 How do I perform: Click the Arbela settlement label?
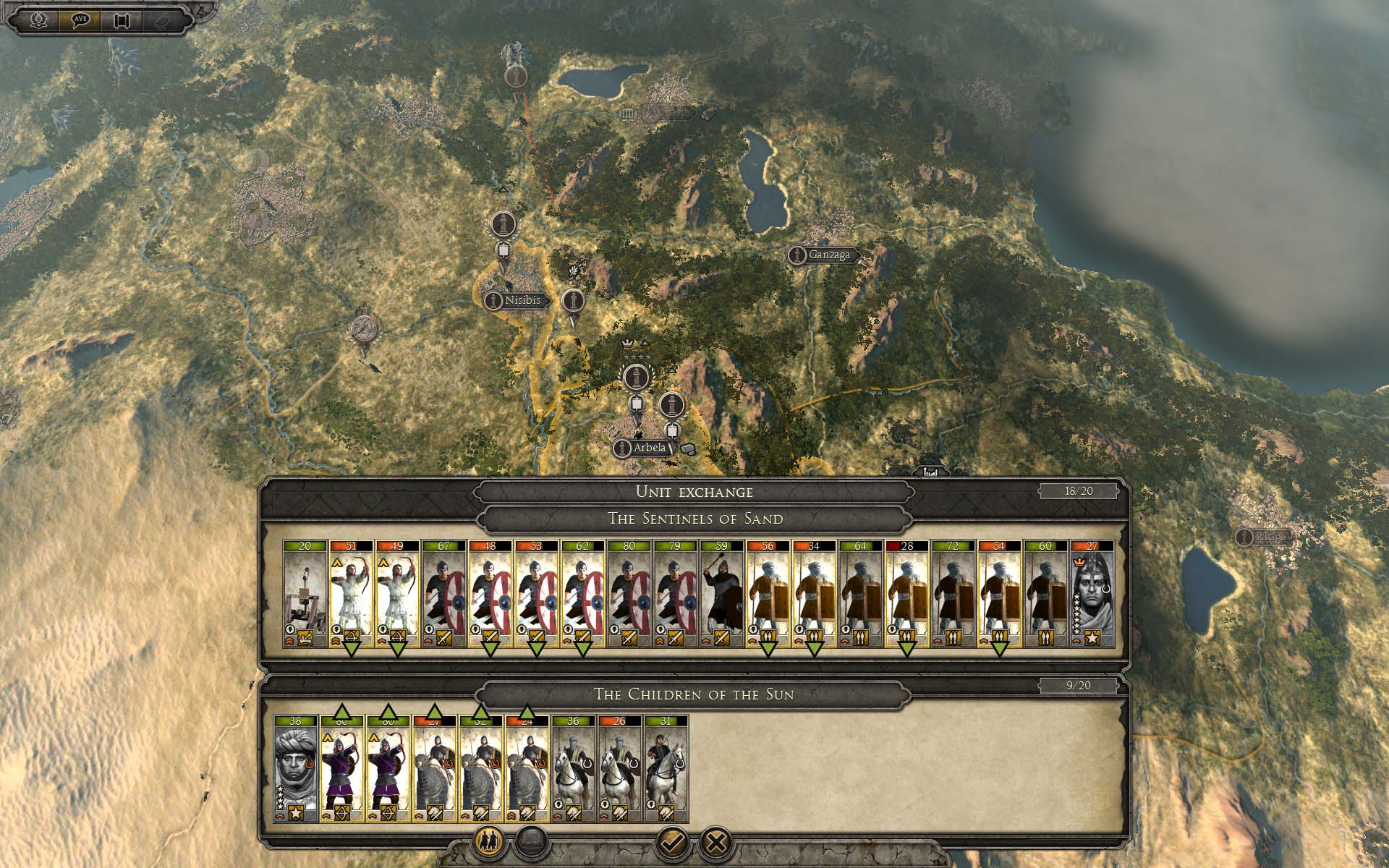click(x=648, y=448)
